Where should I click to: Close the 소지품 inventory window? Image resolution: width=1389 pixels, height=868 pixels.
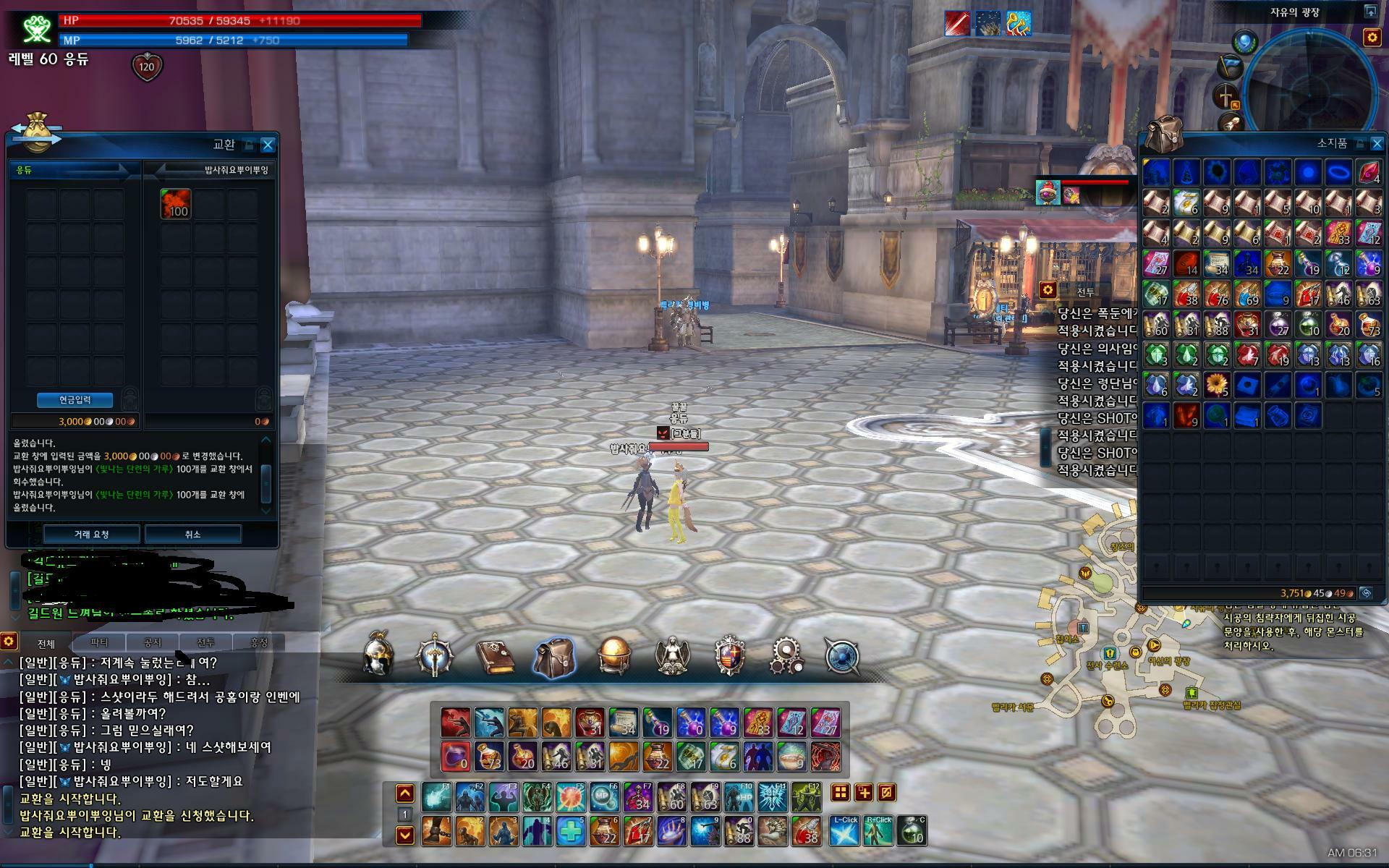point(1377,144)
